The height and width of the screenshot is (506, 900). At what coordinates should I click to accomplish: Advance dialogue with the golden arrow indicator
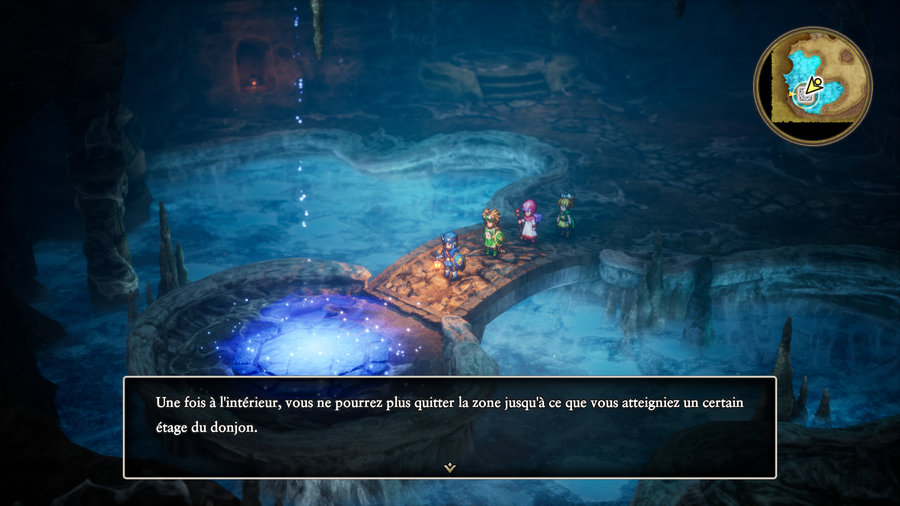pos(450,467)
